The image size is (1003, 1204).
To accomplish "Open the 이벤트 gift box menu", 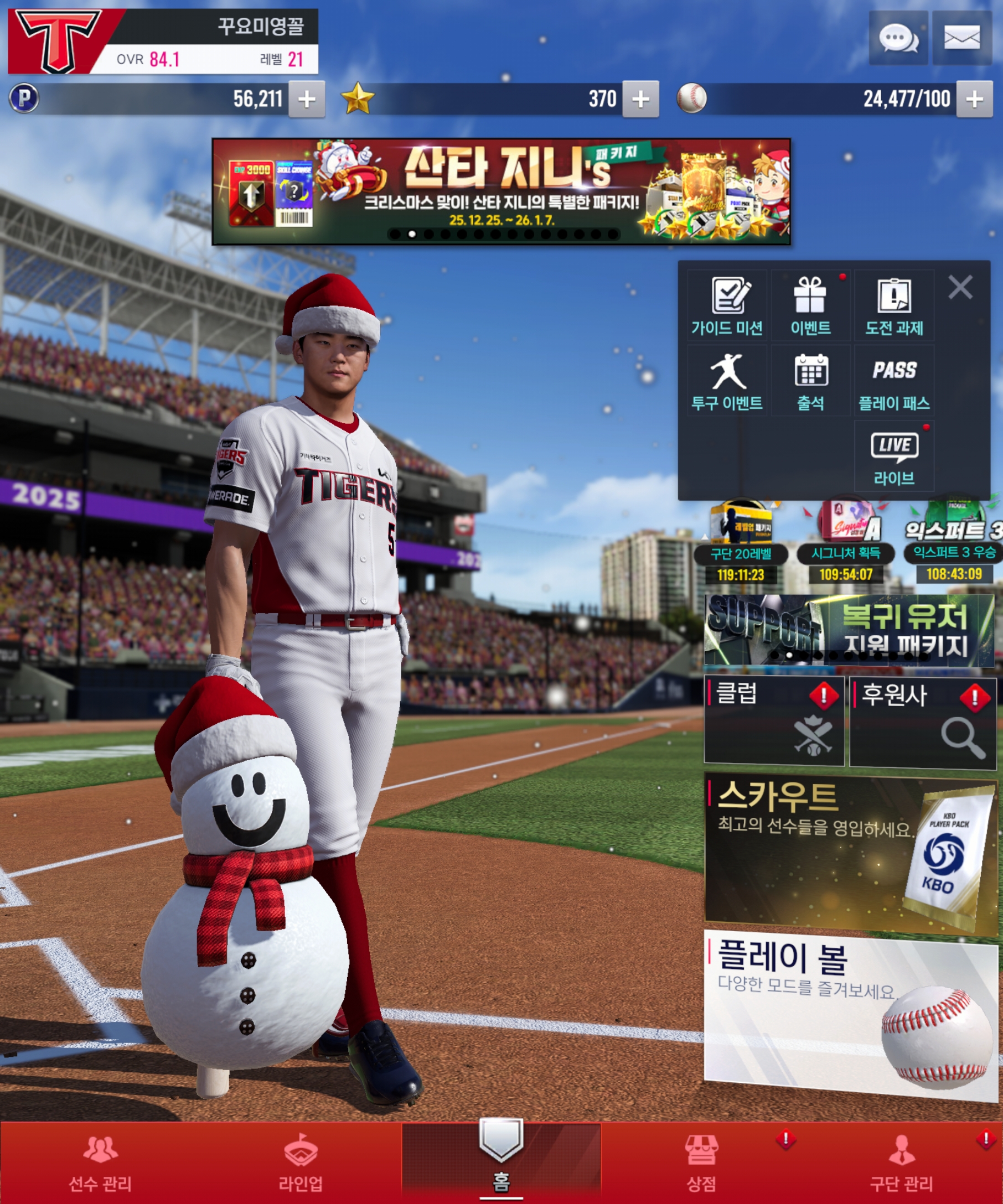I will 810,305.
